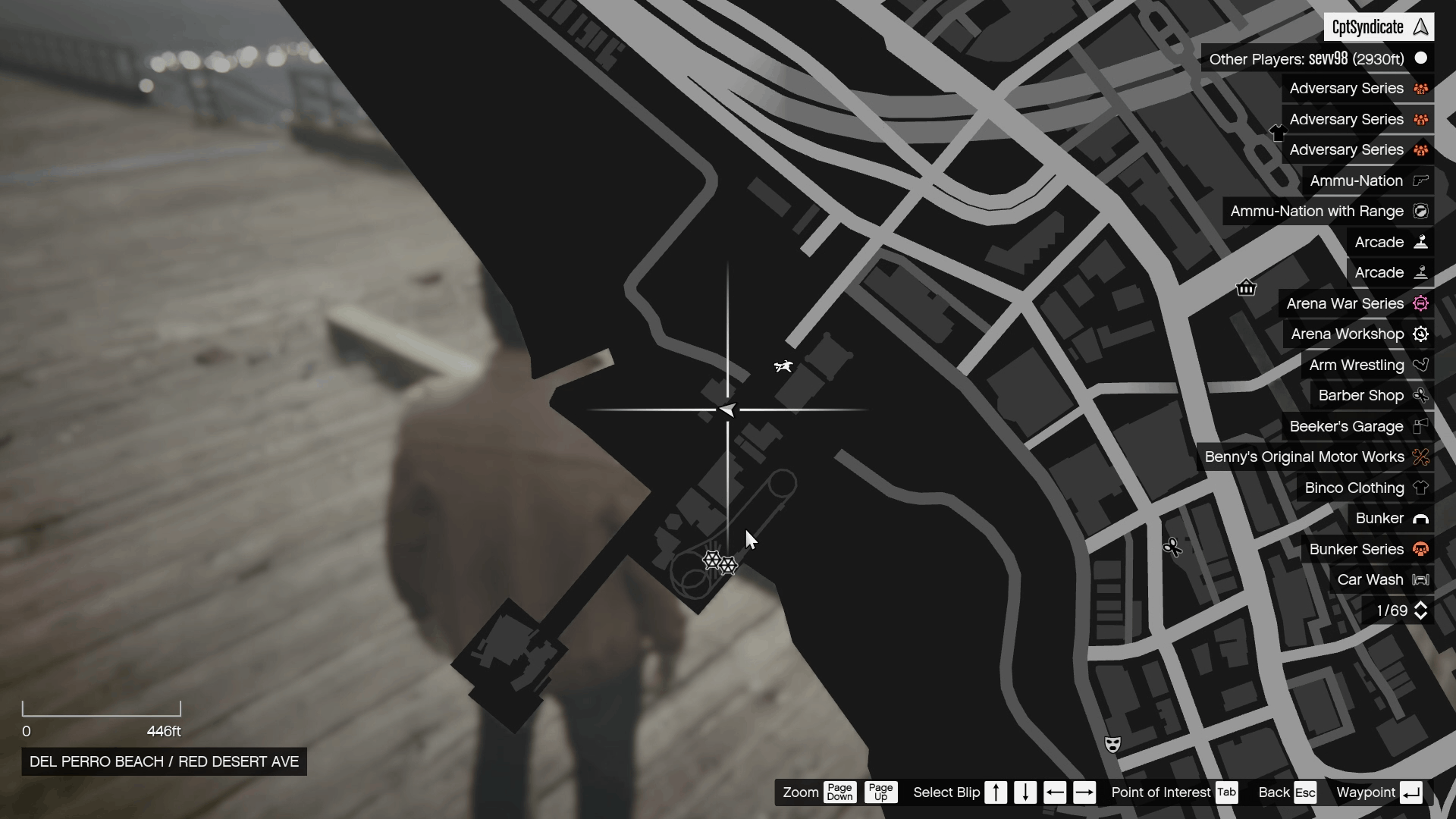This screenshot has height=819, width=1456.
Task: Click the Arm Wrestling icon in the legend
Action: 1421,365
